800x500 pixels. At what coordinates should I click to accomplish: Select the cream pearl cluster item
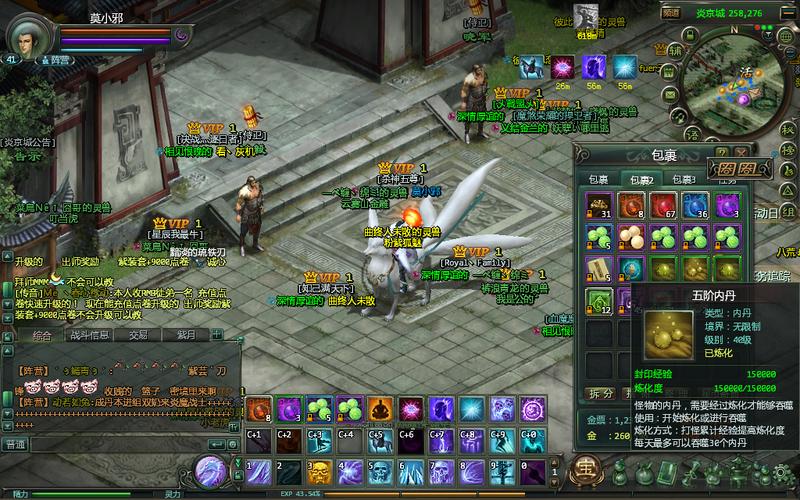pos(630,237)
